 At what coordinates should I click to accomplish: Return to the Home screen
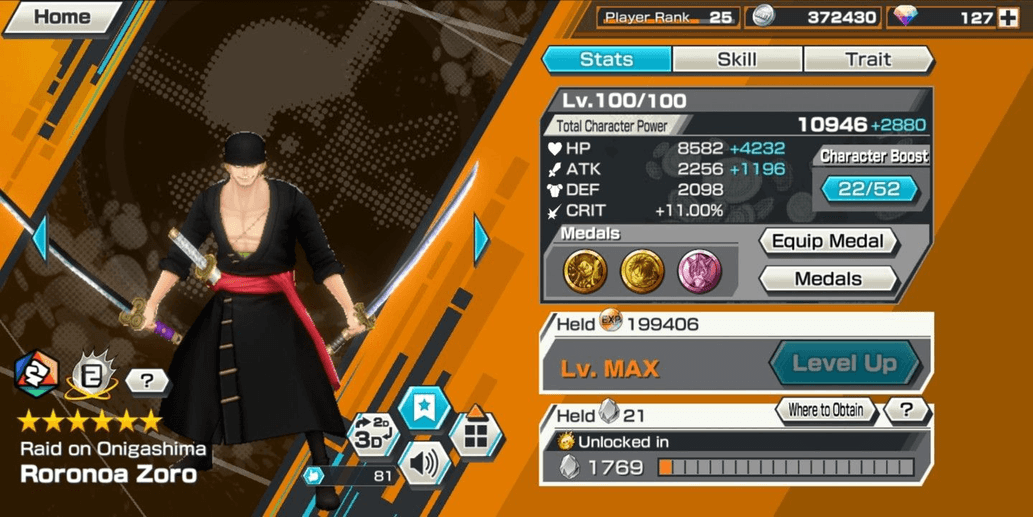[x=60, y=17]
